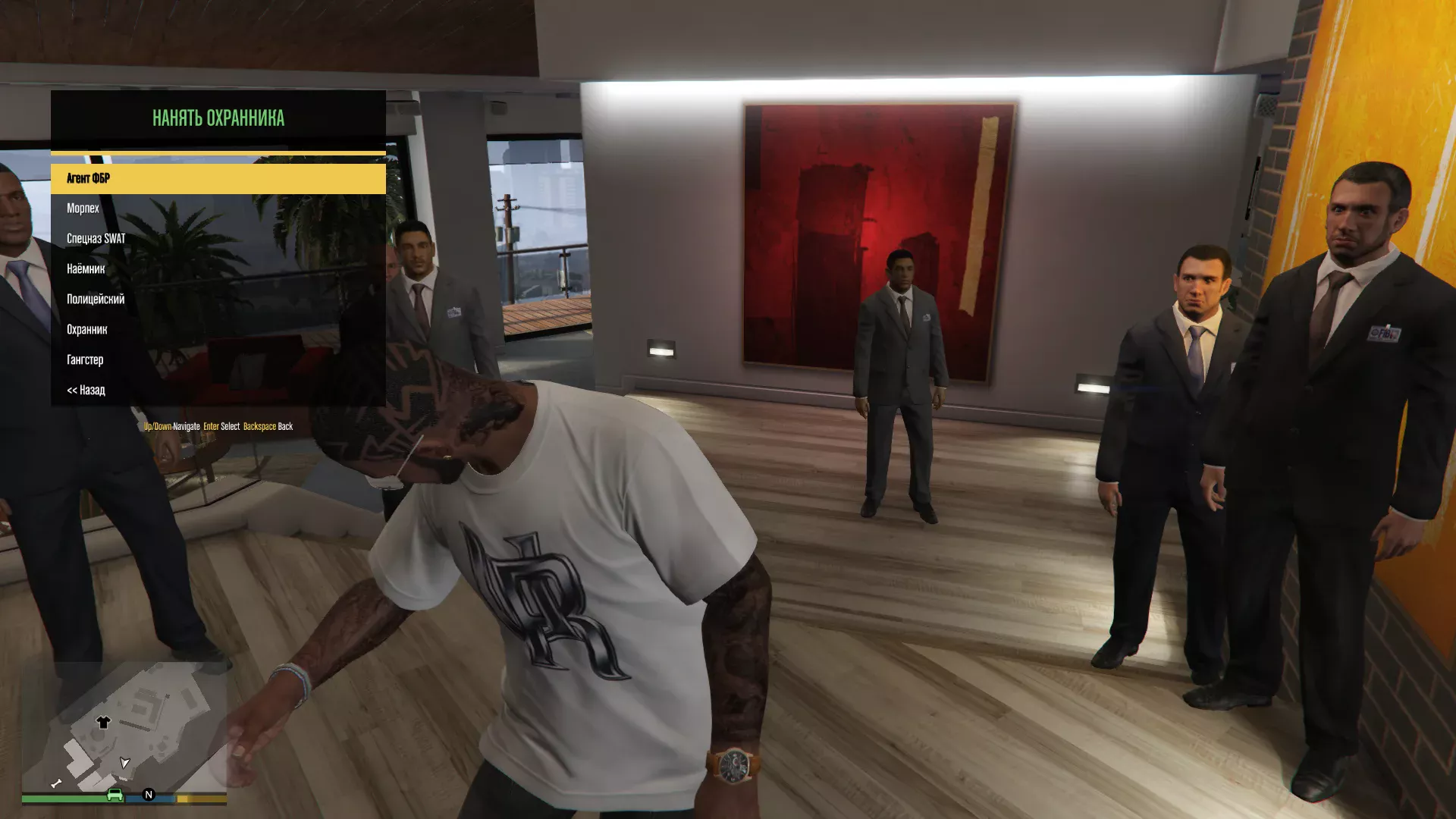
Task: Click the yellow 'Enter' key hint text
Action: coord(210,425)
